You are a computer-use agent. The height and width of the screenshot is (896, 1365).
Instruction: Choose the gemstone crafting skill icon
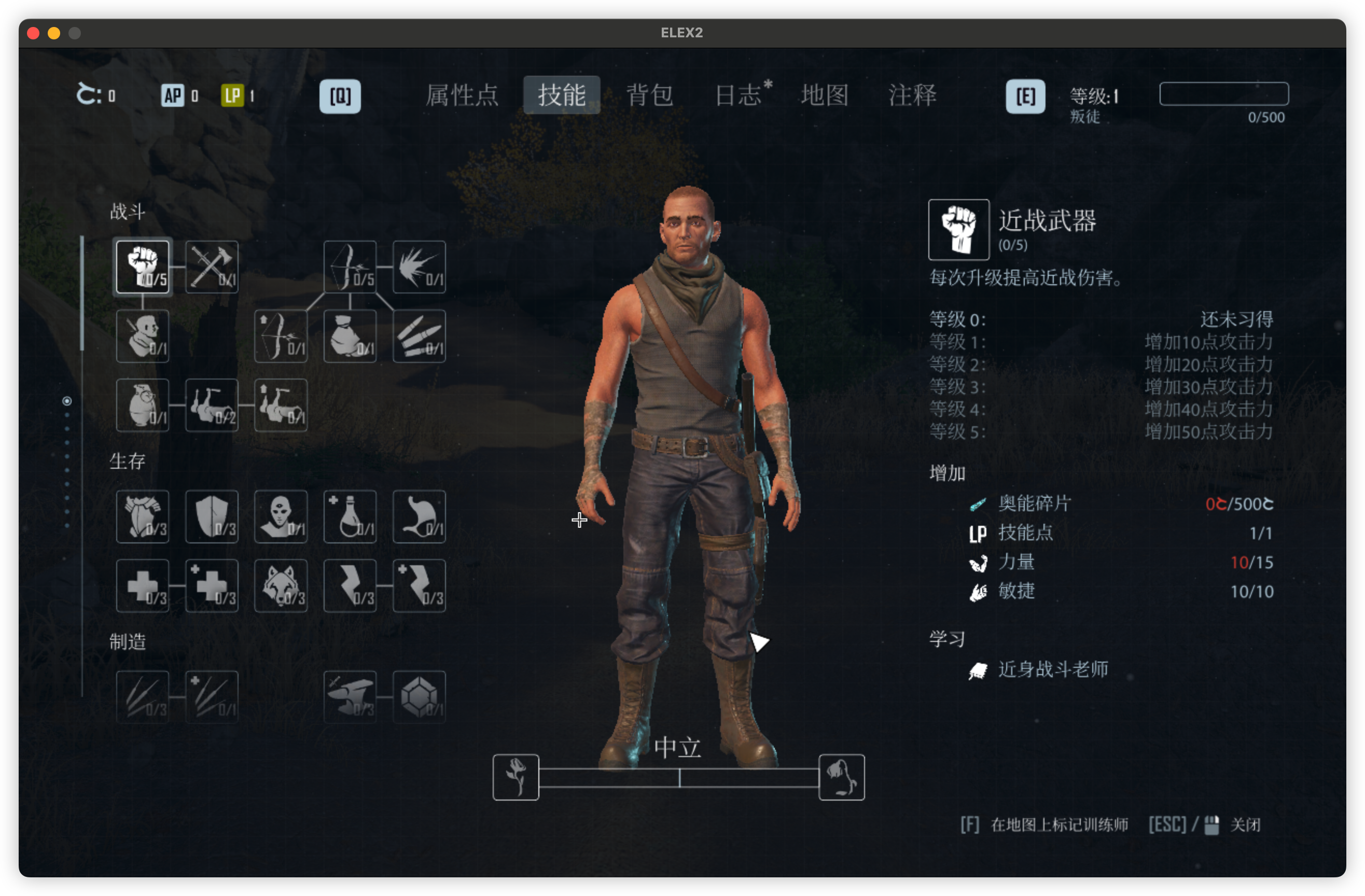(419, 696)
